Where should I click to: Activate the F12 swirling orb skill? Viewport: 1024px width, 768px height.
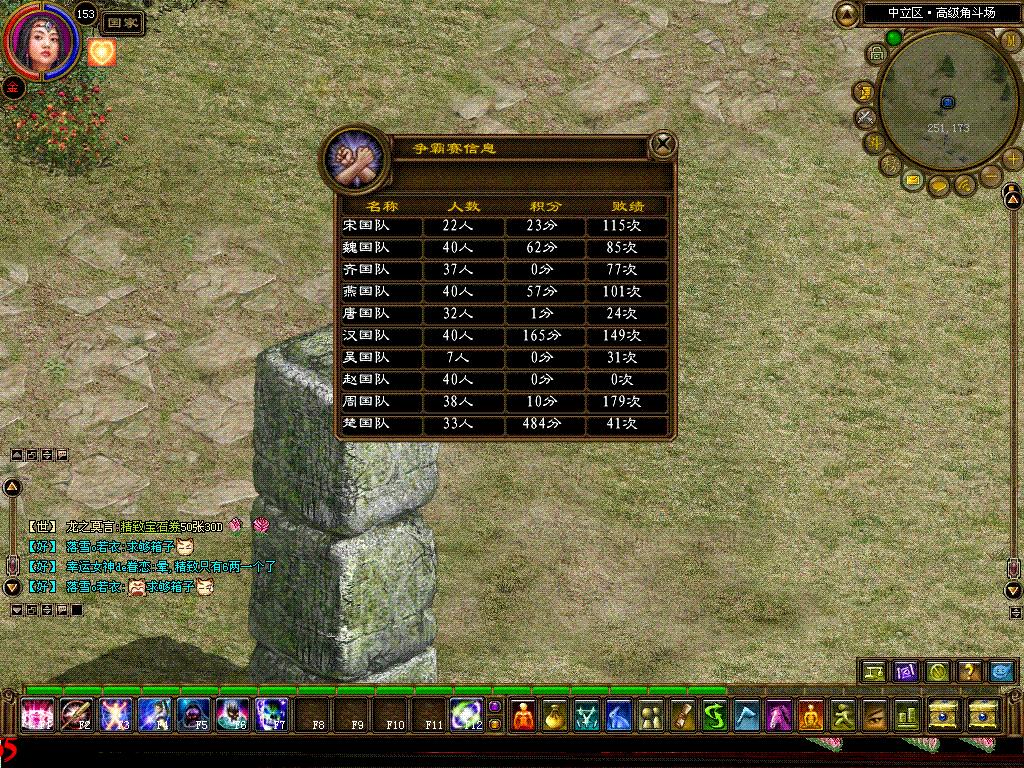tap(465, 715)
